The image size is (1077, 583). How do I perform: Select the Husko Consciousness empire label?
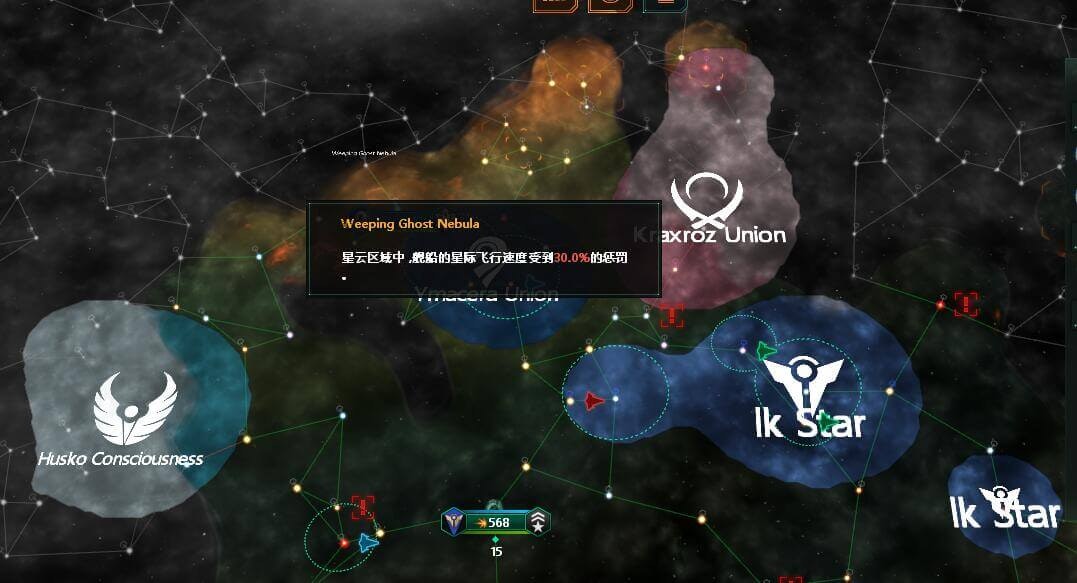[120, 459]
